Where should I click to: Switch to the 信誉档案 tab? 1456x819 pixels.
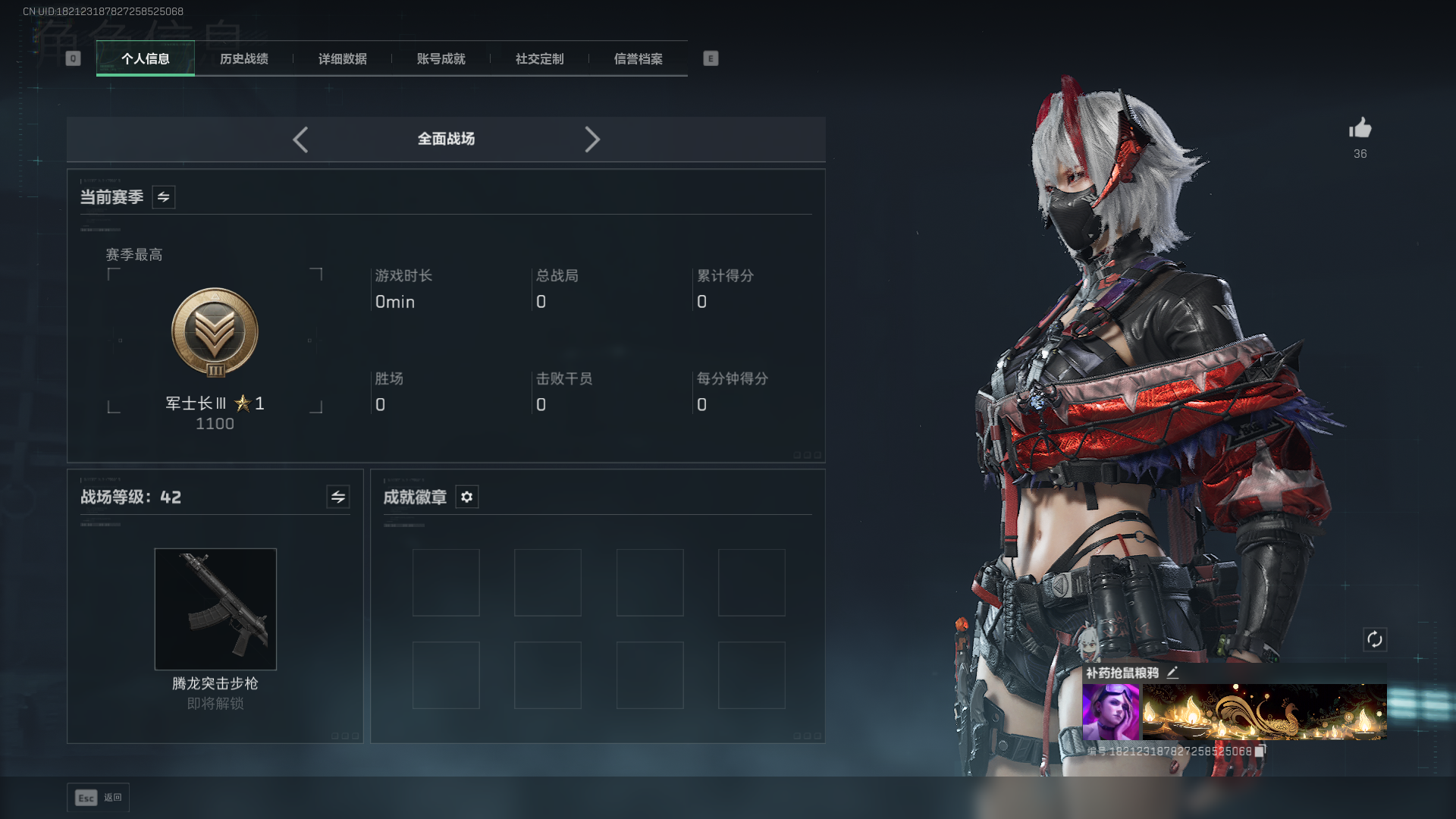[639, 59]
